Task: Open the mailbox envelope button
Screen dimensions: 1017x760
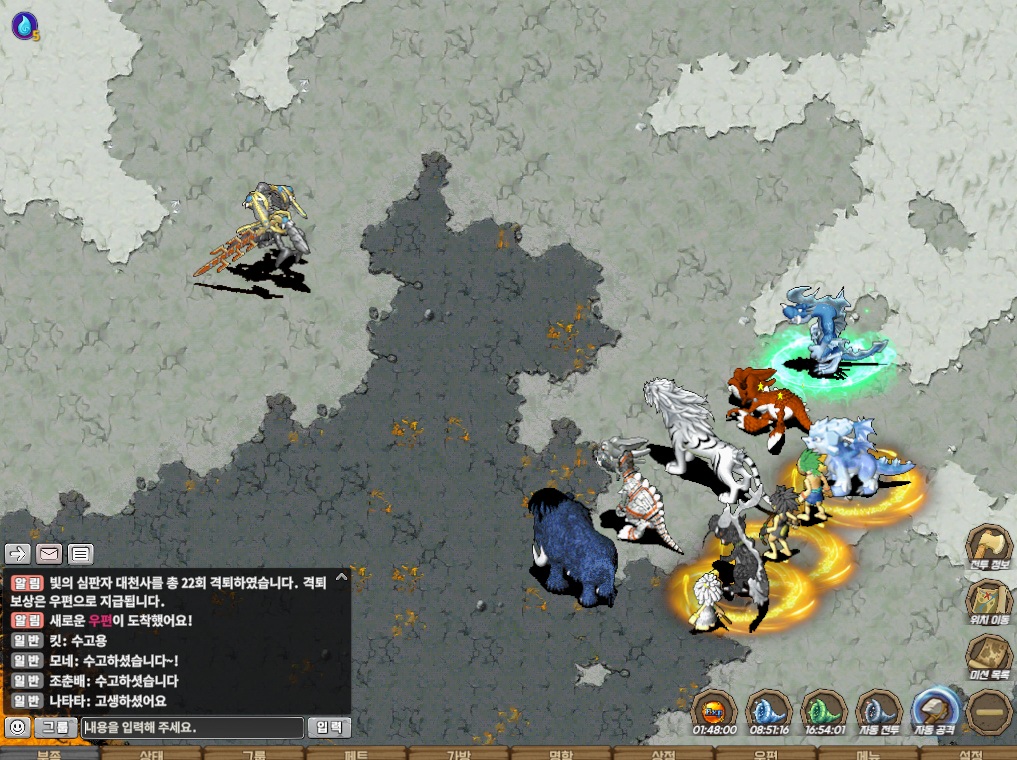Action: click(49, 553)
